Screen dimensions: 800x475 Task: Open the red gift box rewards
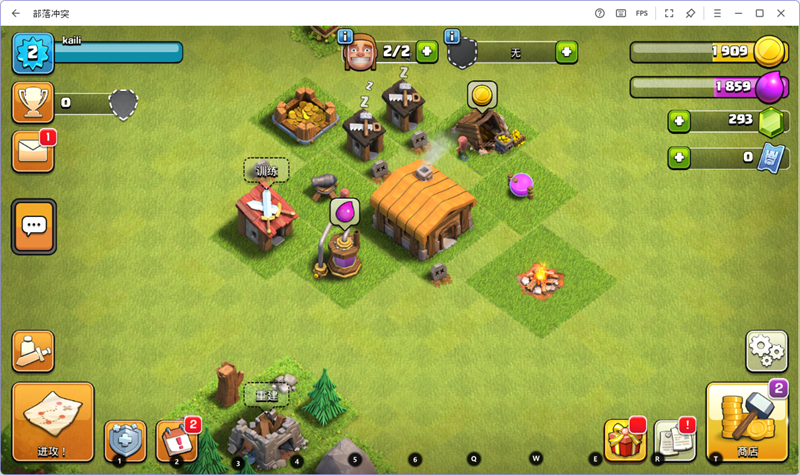(623, 440)
